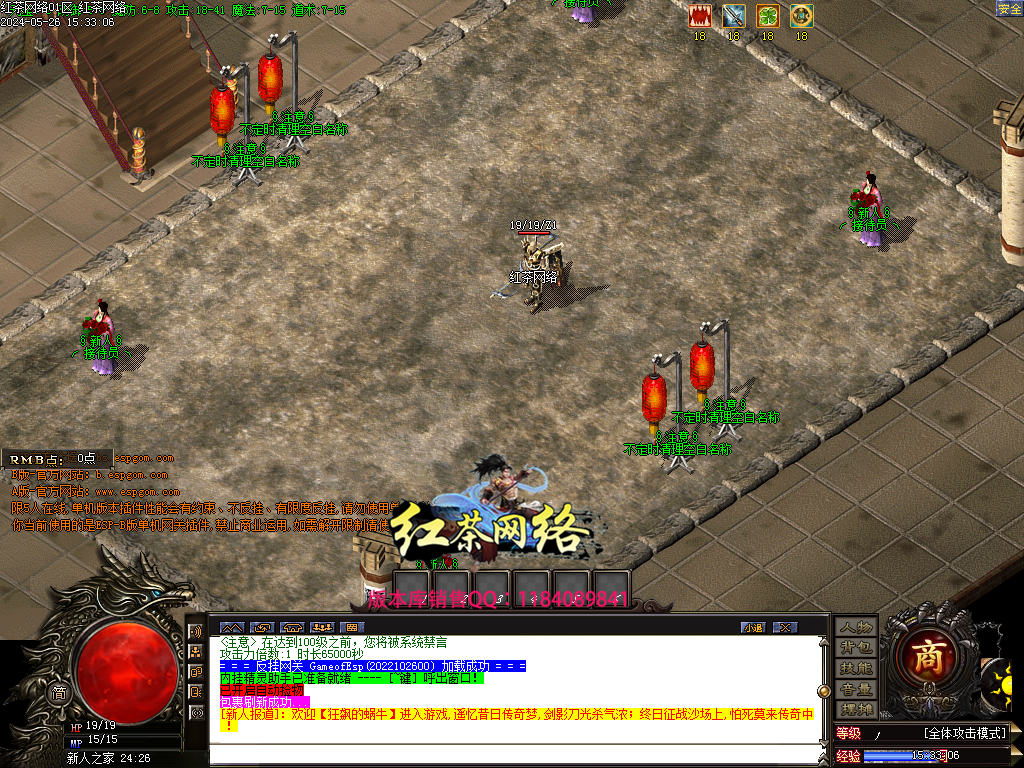This screenshot has width=1024, height=768.
Task: Change the 全体攻击模式 attack mode
Action: (964, 733)
